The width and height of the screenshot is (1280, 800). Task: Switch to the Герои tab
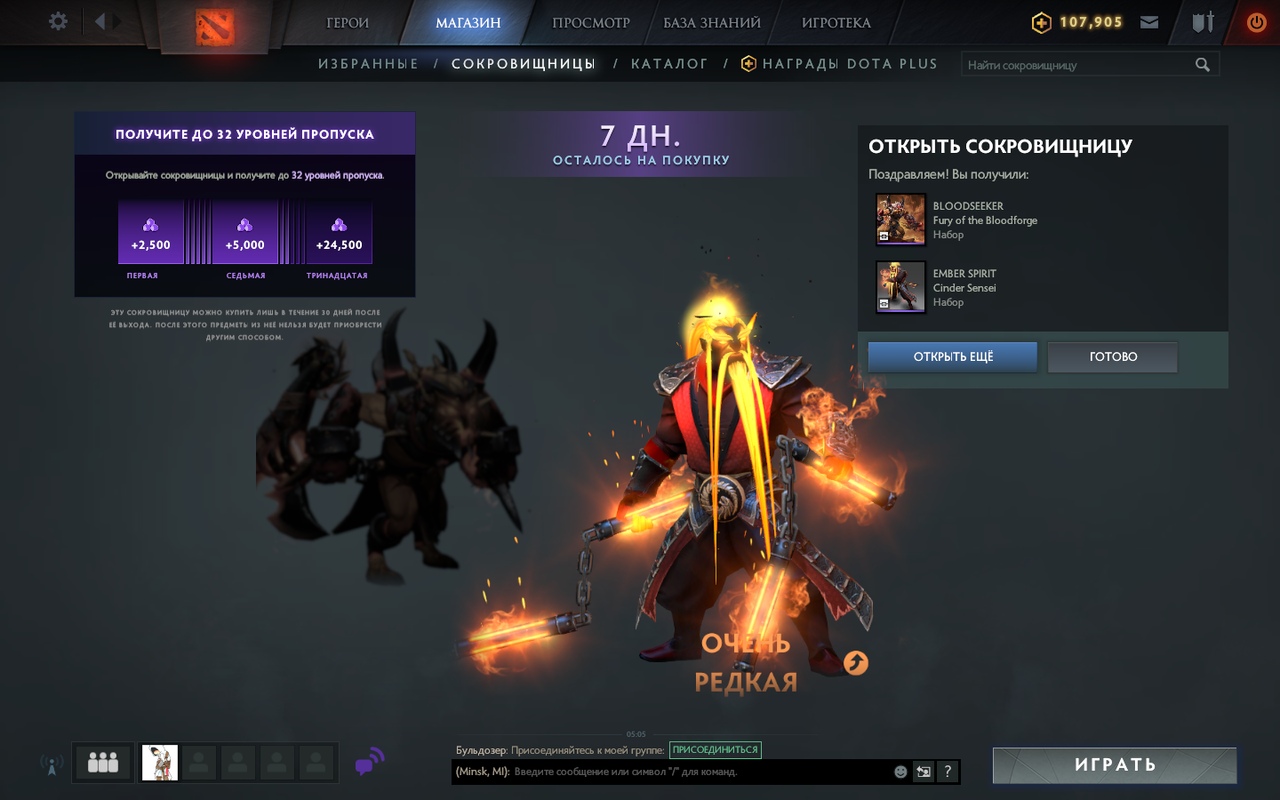click(x=347, y=22)
